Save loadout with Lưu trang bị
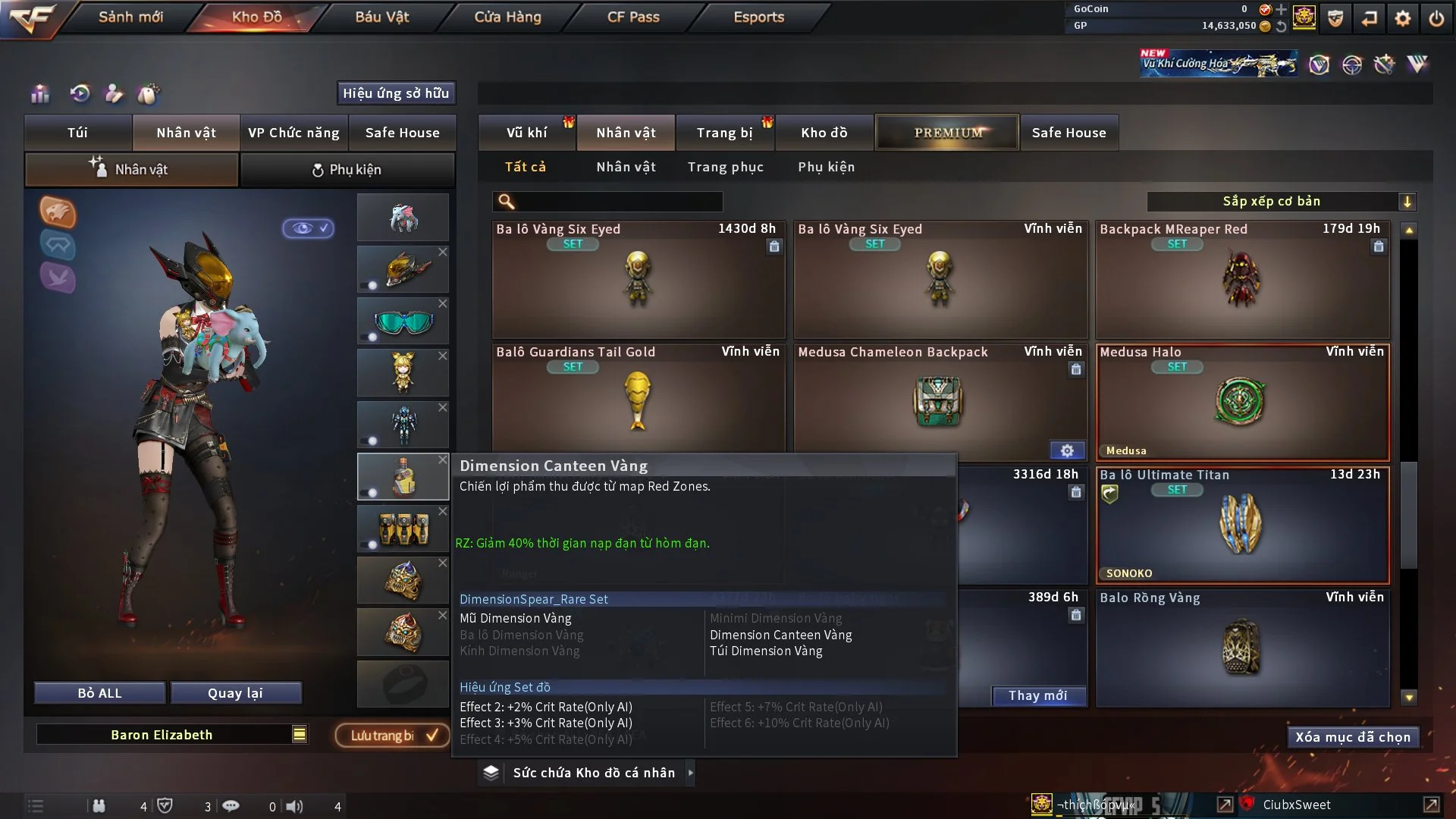The image size is (1456, 819). [393, 736]
